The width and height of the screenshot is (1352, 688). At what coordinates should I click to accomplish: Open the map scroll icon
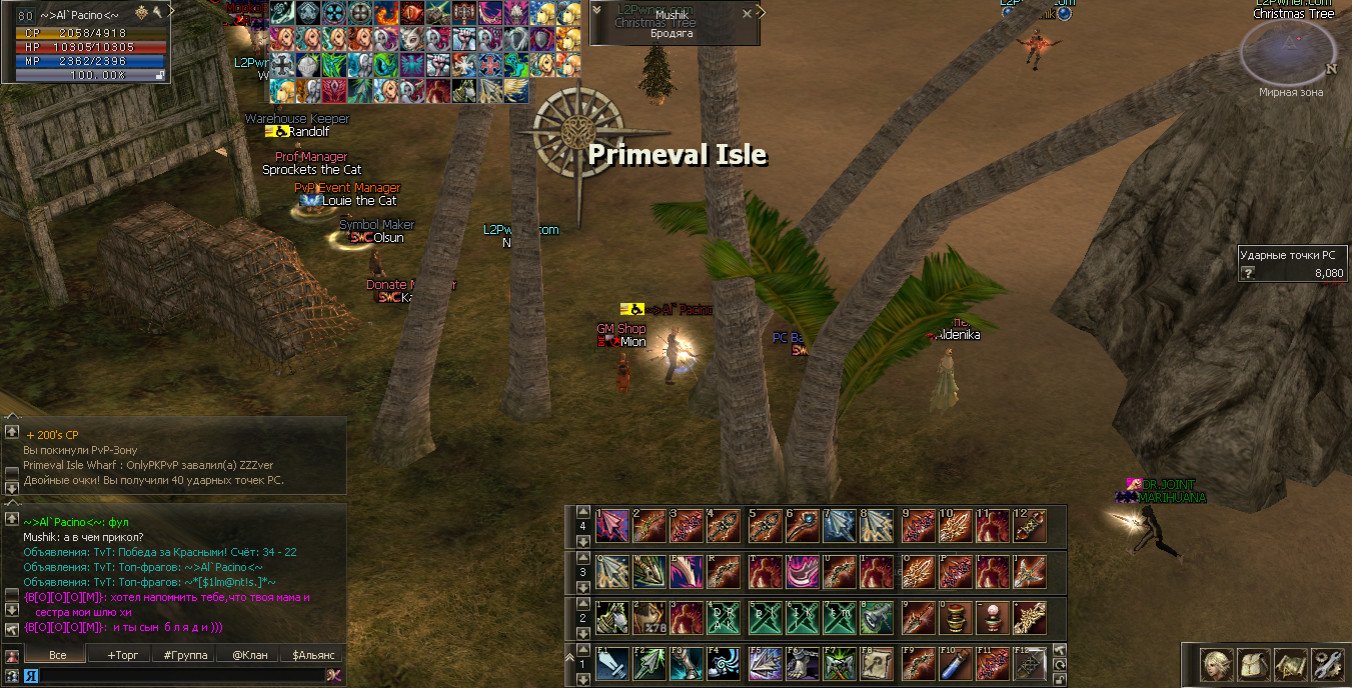pos(1290,664)
